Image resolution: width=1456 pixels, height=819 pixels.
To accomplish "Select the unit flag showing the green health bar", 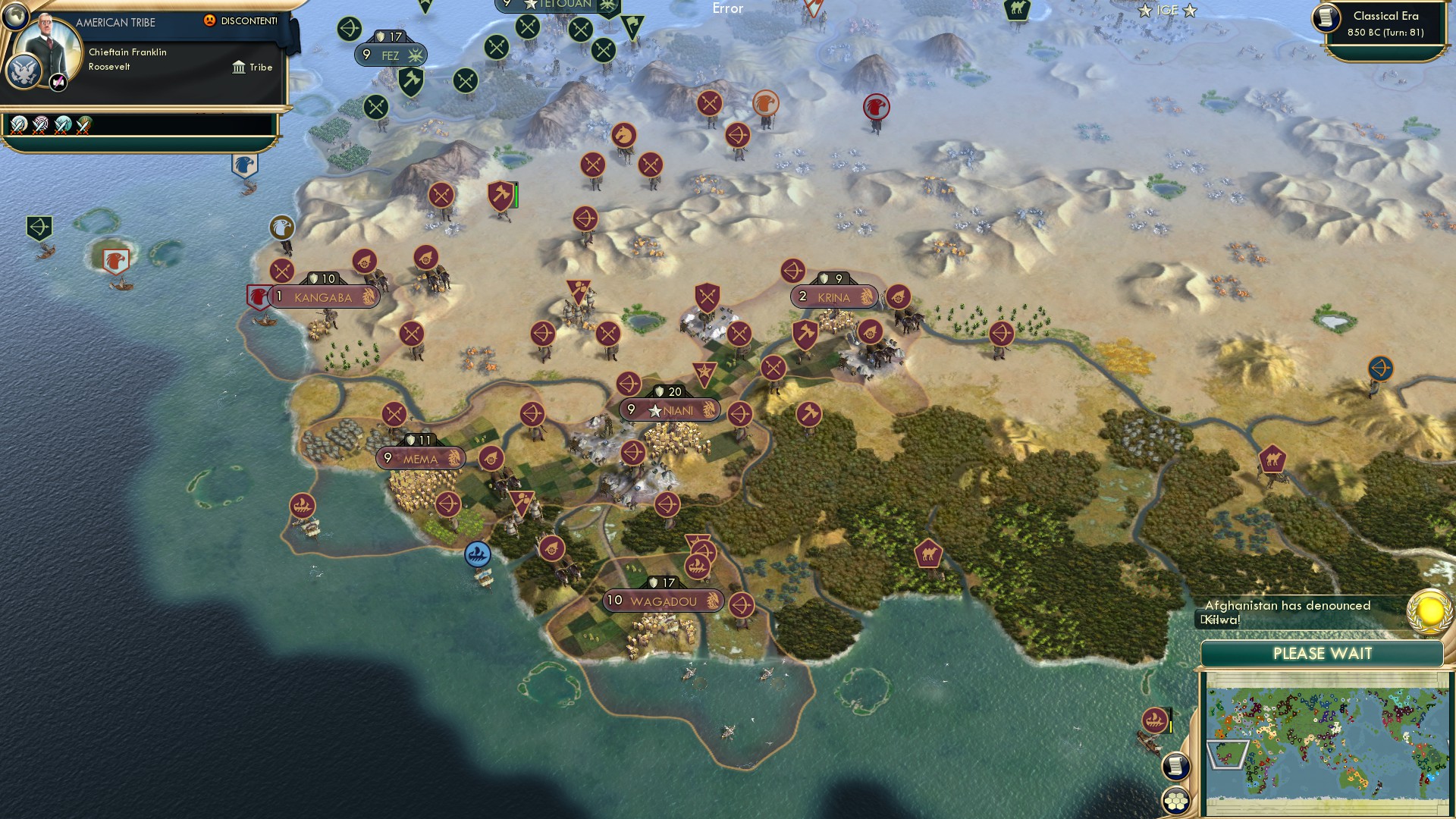I will tap(500, 197).
